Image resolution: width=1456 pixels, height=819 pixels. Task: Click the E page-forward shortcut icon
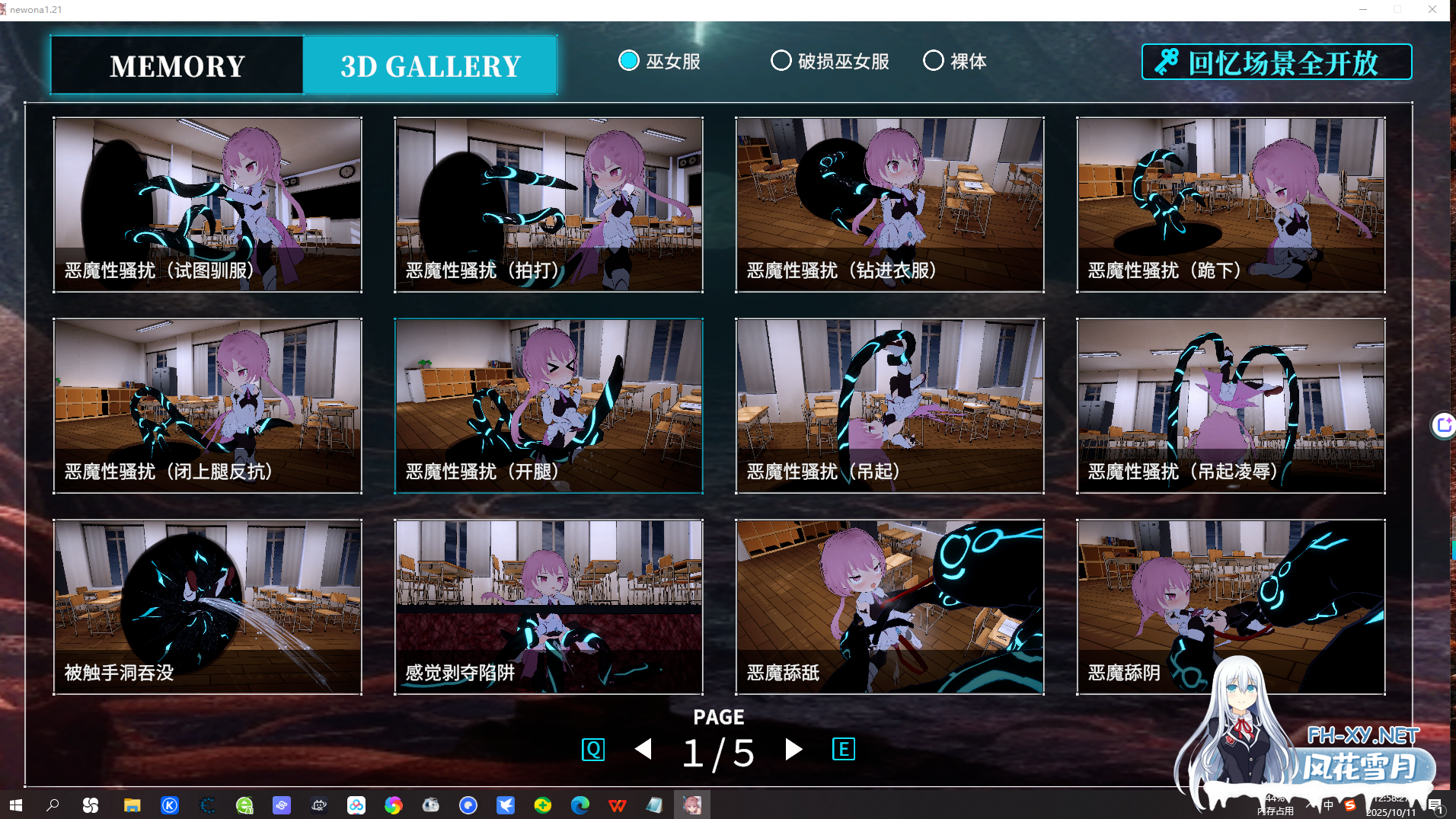pos(843,749)
